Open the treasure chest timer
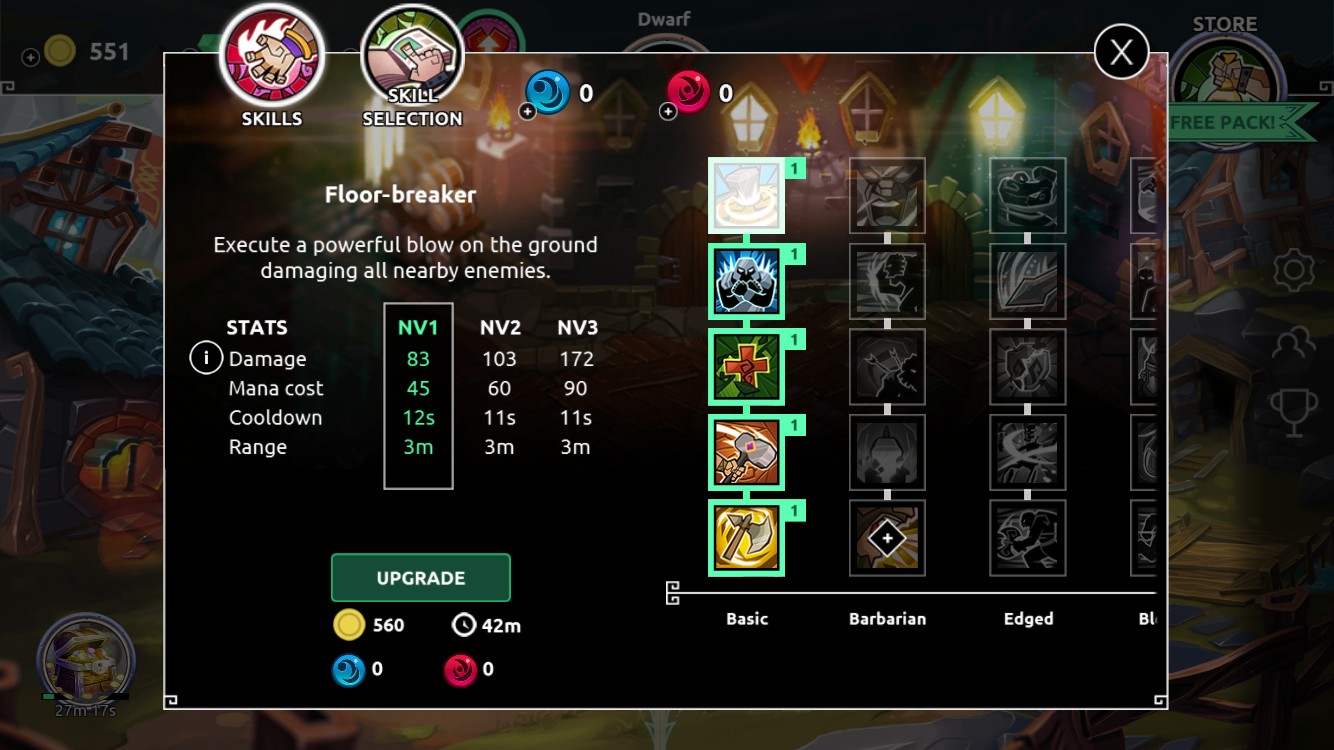Screen dimensions: 1334x750 pos(84,660)
